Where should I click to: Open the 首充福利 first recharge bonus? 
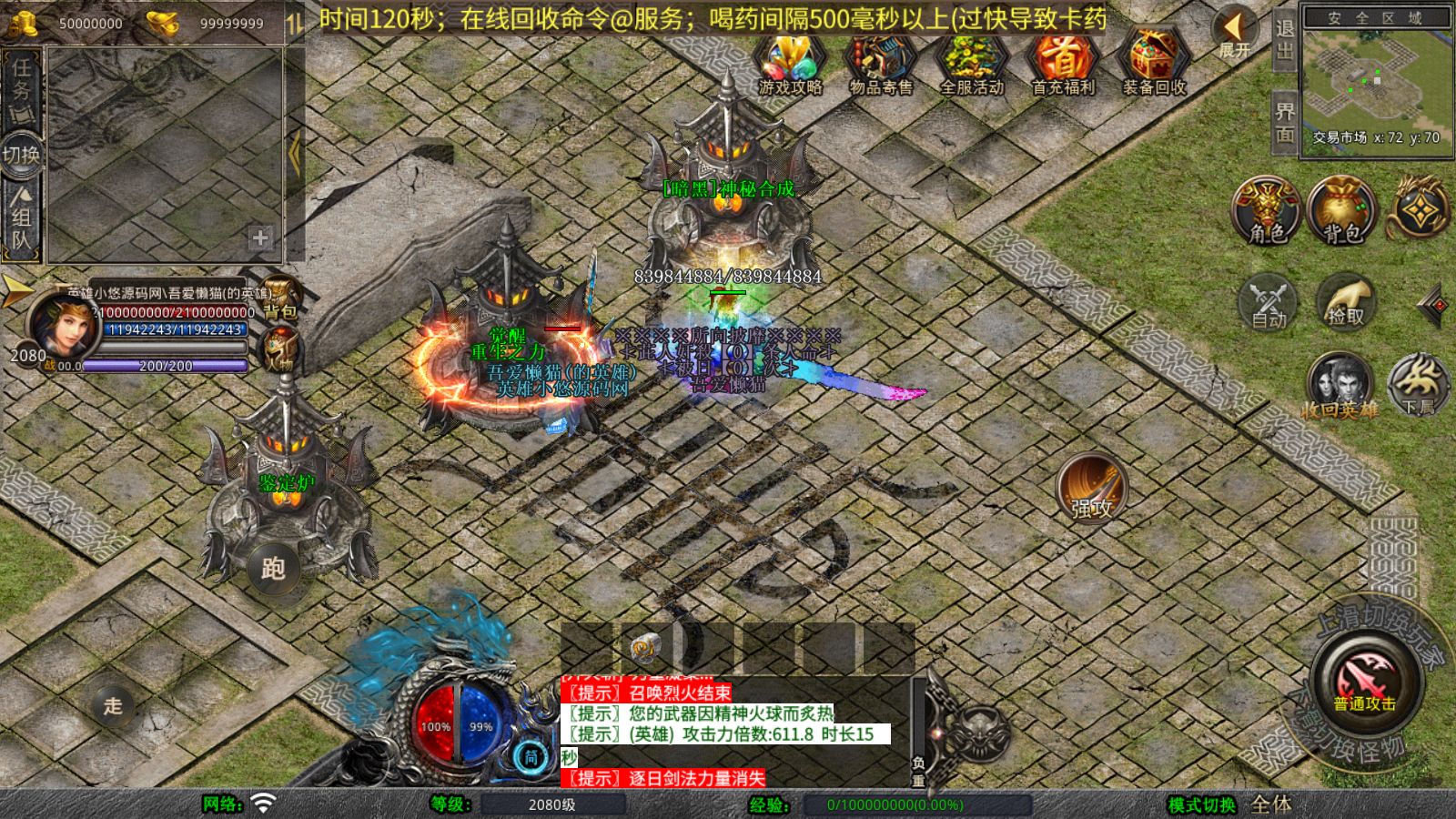(1063, 61)
